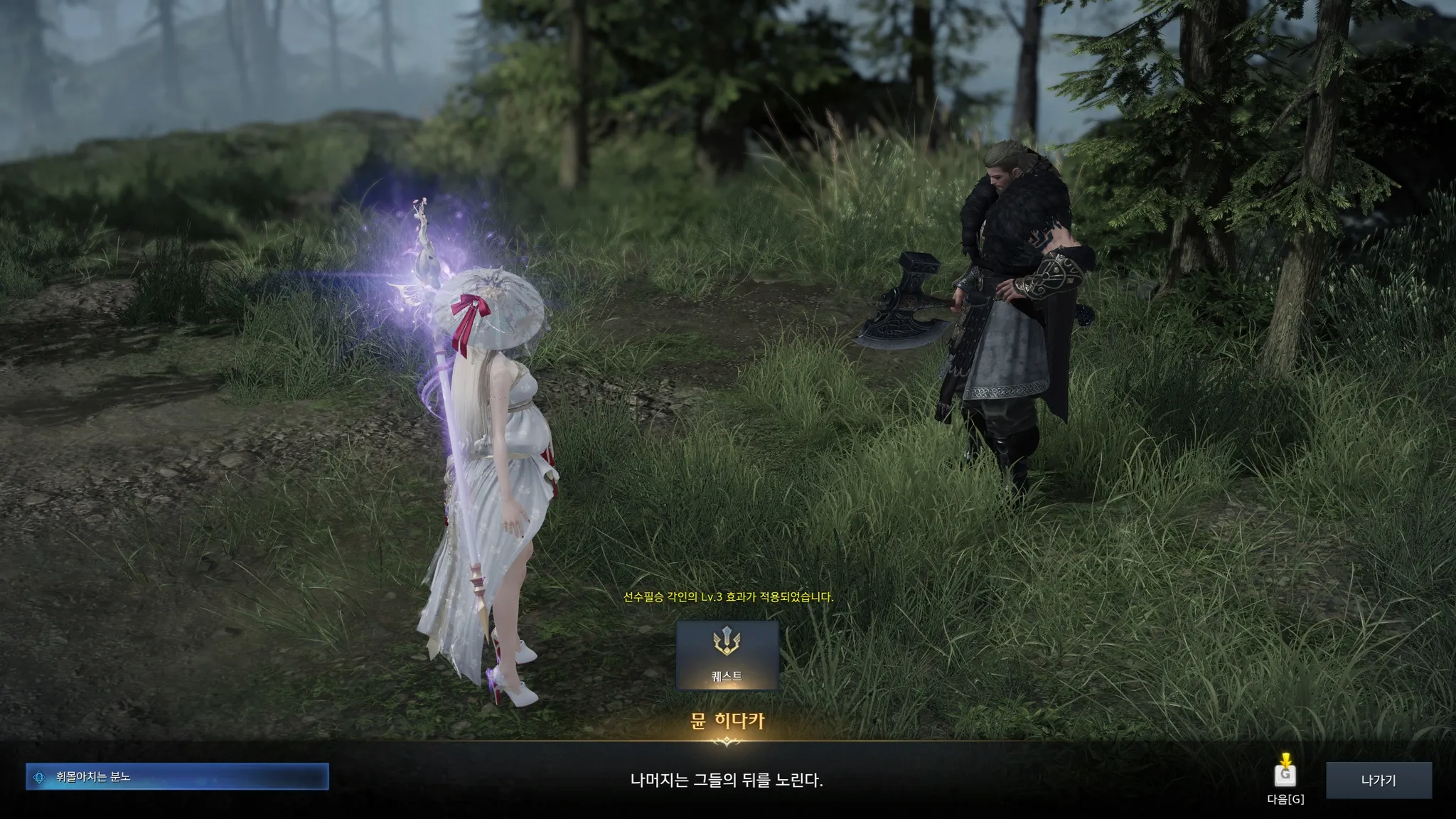The height and width of the screenshot is (819, 1456).
Task: Click the 나가기 exit button
Action: (x=1379, y=780)
